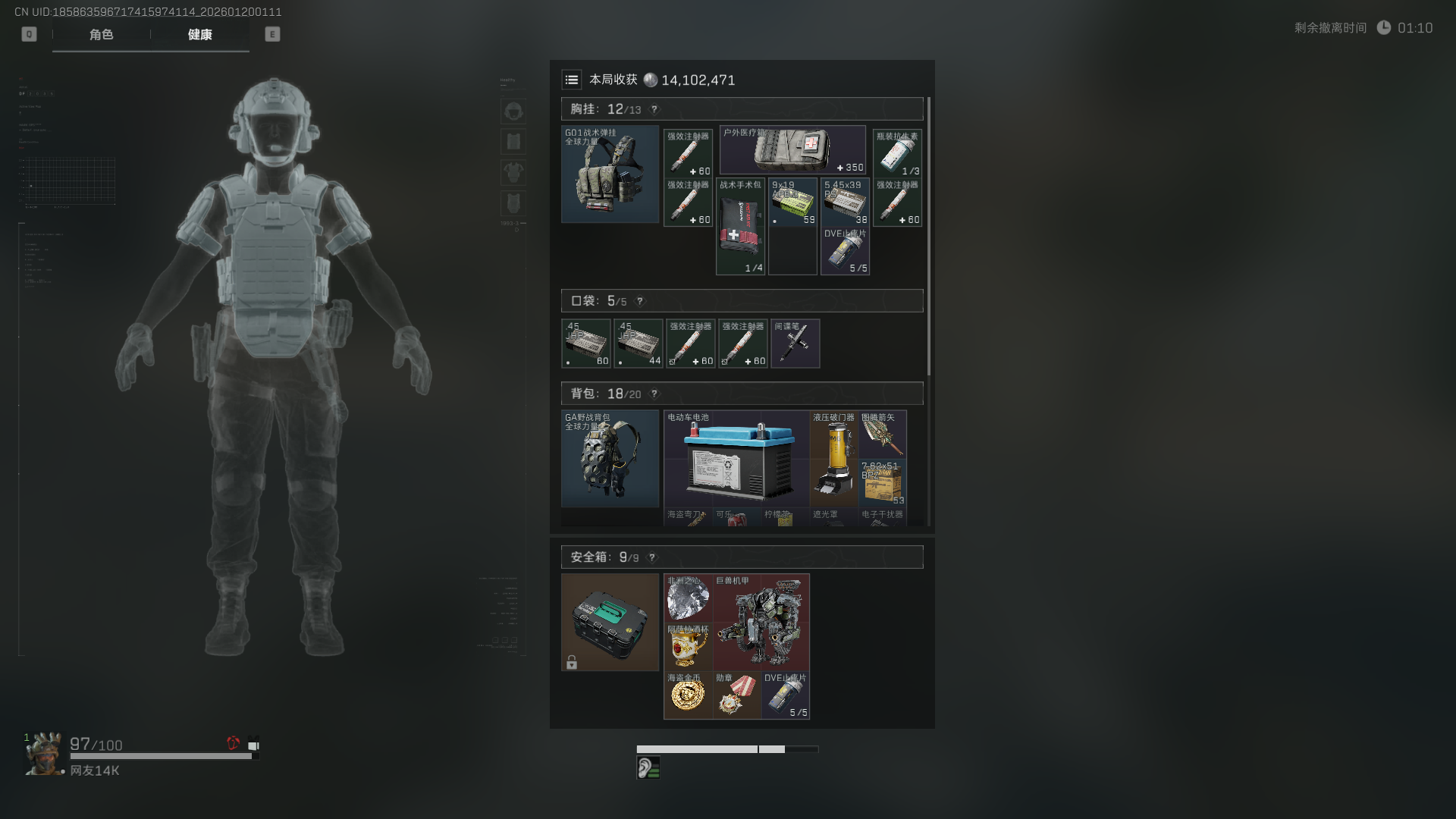
Task: Toggle the loot list view icon
Action: 572,80
